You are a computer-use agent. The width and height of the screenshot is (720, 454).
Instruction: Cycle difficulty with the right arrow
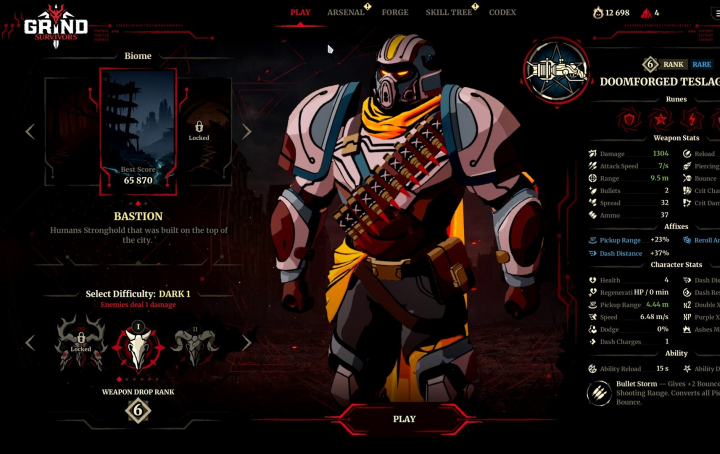[x=246, y=343]
